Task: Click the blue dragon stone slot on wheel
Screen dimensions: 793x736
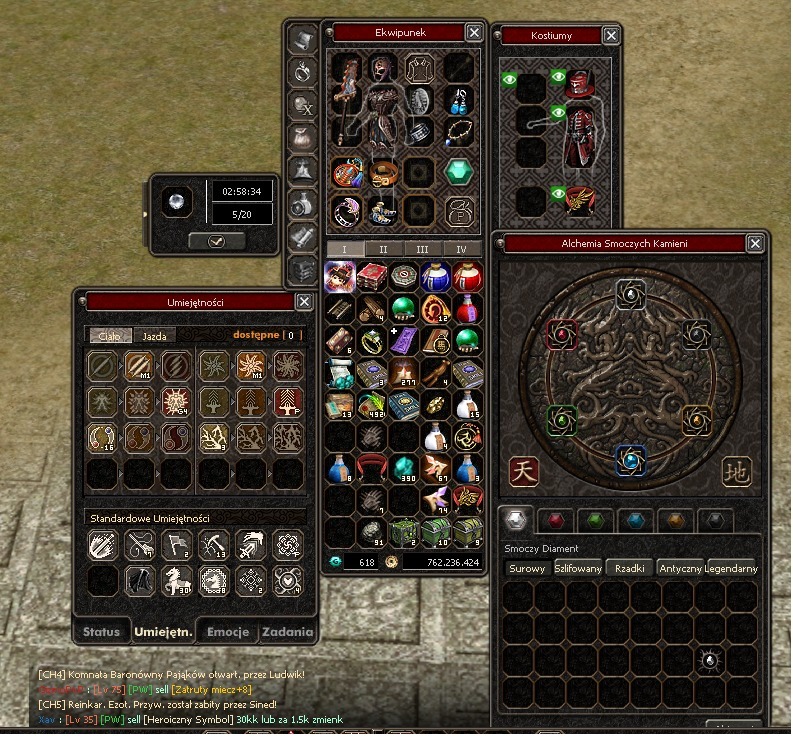Action: click(x=629, y=459)
